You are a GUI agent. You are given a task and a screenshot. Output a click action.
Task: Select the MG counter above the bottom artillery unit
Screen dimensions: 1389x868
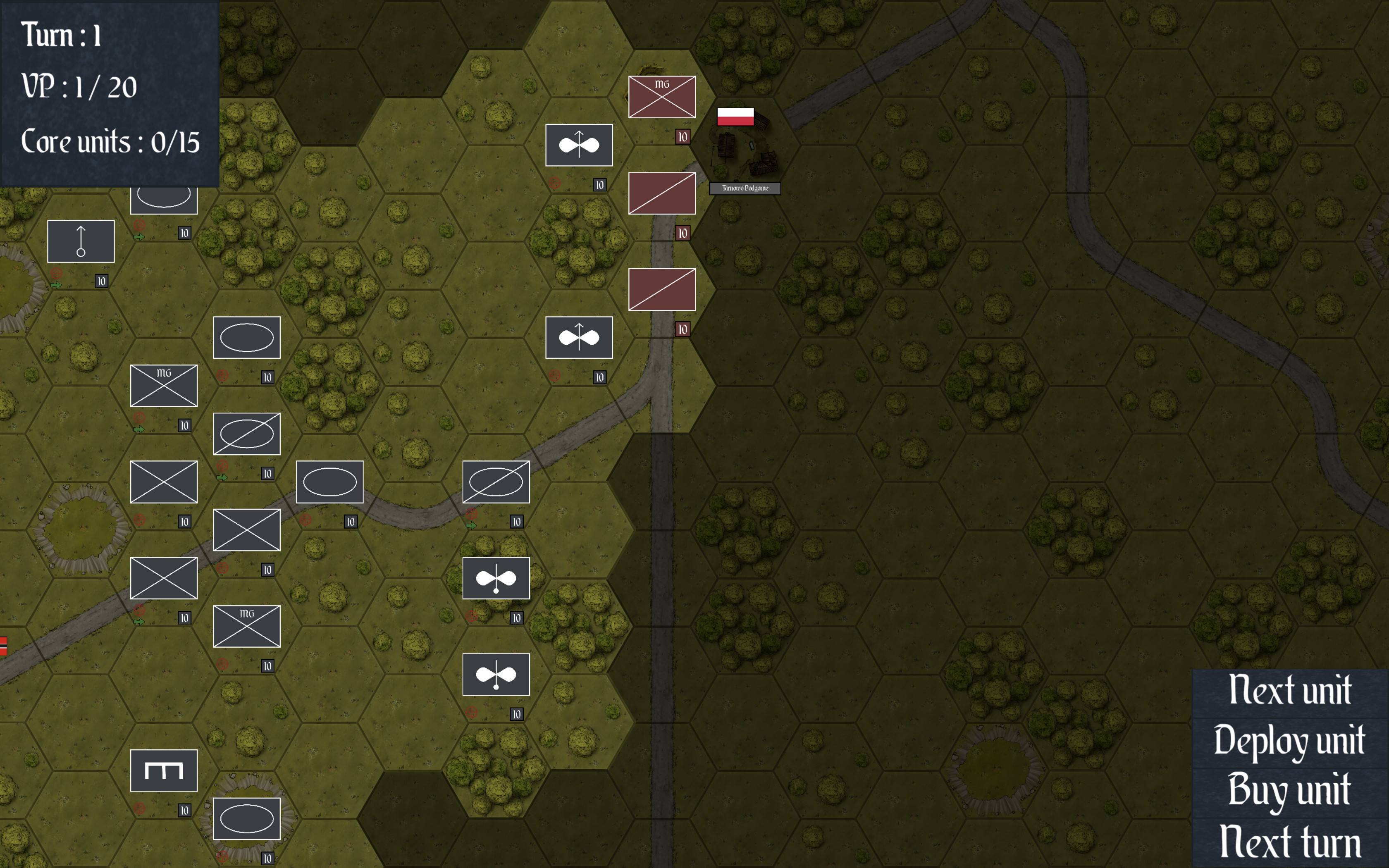click(247, 627)
